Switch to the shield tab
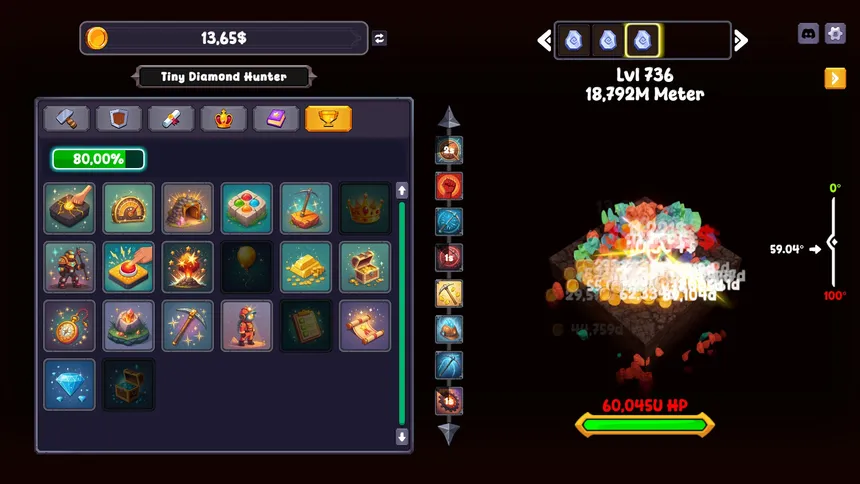The image size is (860, 484). click(119, 119)
